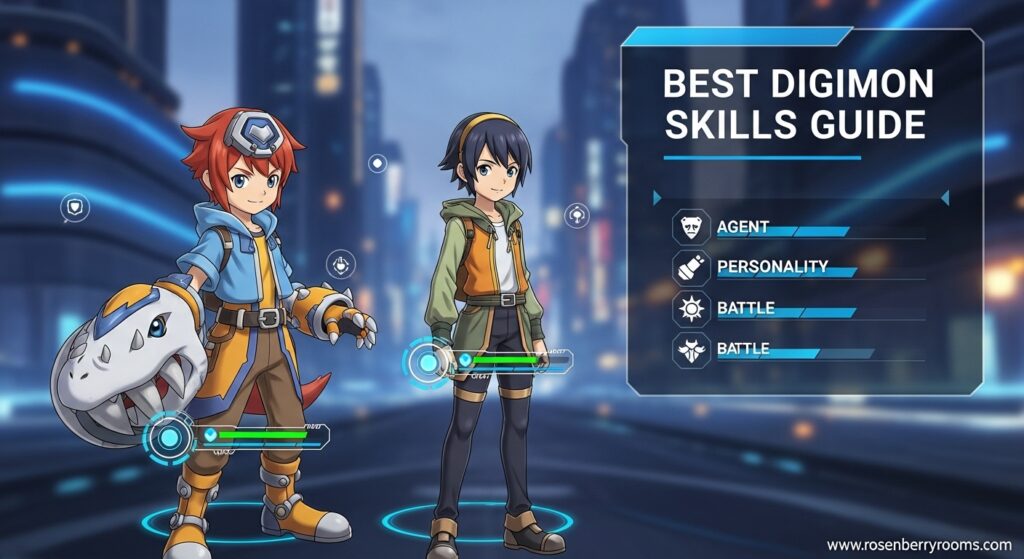This screenshot has width=1024, height=559.
Task: Open the Personality skill entry
Action: click(772, 267)
